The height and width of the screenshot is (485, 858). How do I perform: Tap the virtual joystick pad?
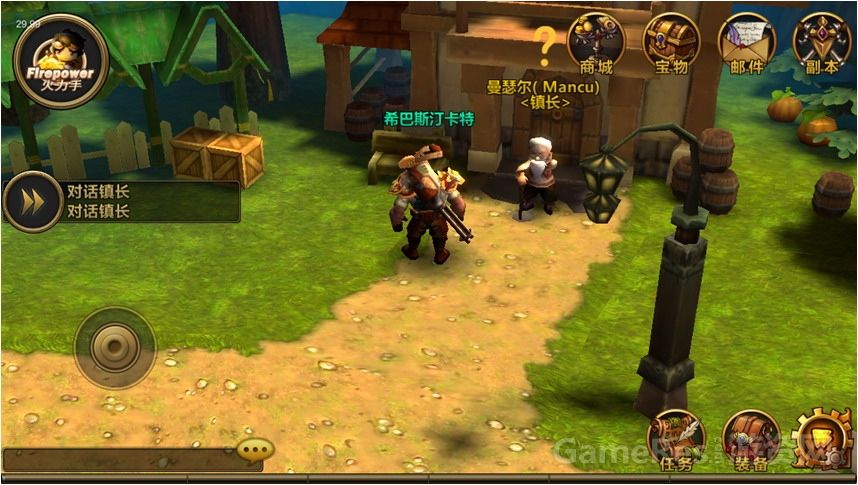tap(114, 347)
